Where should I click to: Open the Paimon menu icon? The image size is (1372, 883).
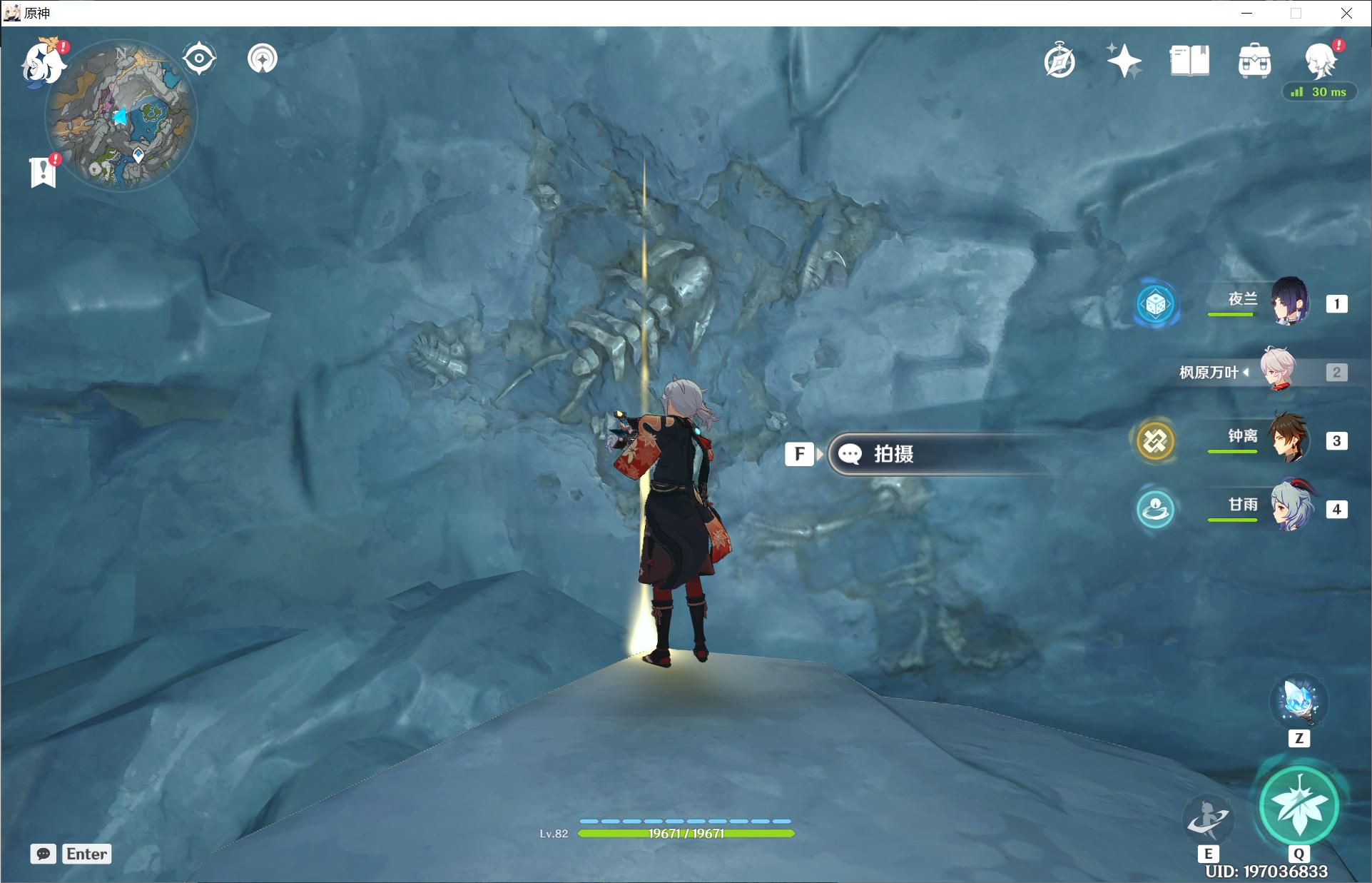coord(43,64)
